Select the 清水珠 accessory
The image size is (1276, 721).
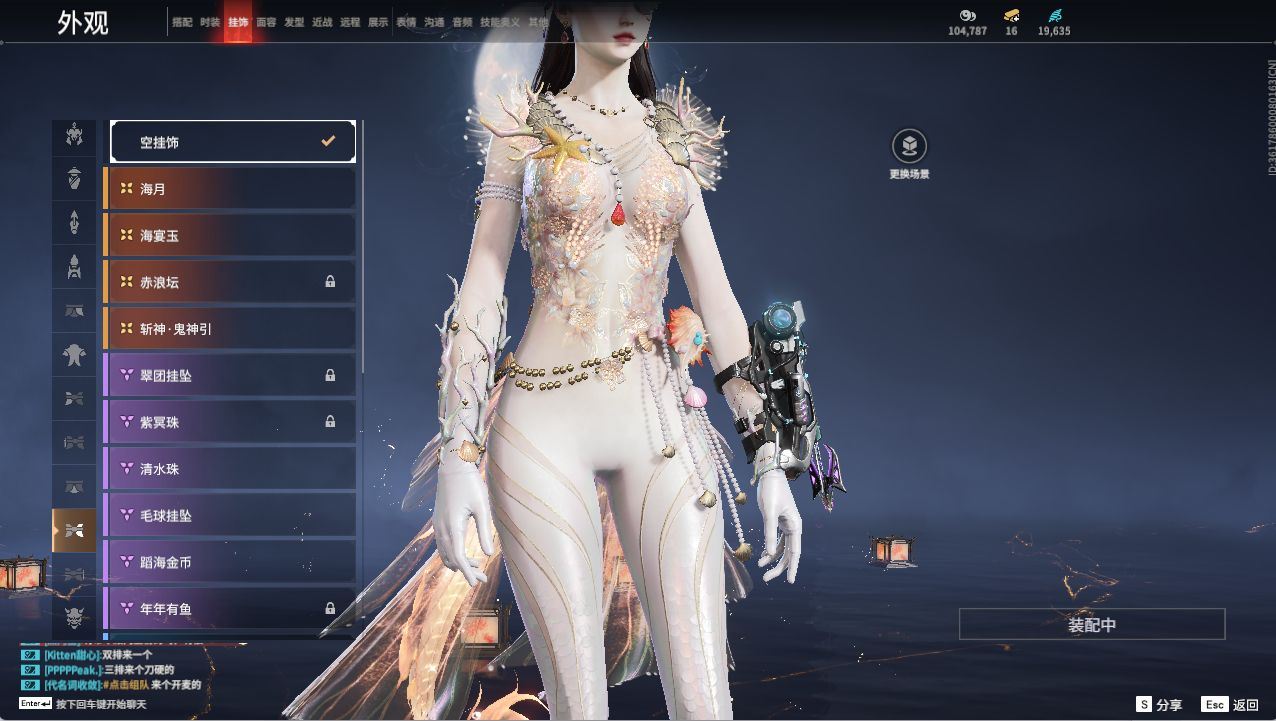pos(230,469)
